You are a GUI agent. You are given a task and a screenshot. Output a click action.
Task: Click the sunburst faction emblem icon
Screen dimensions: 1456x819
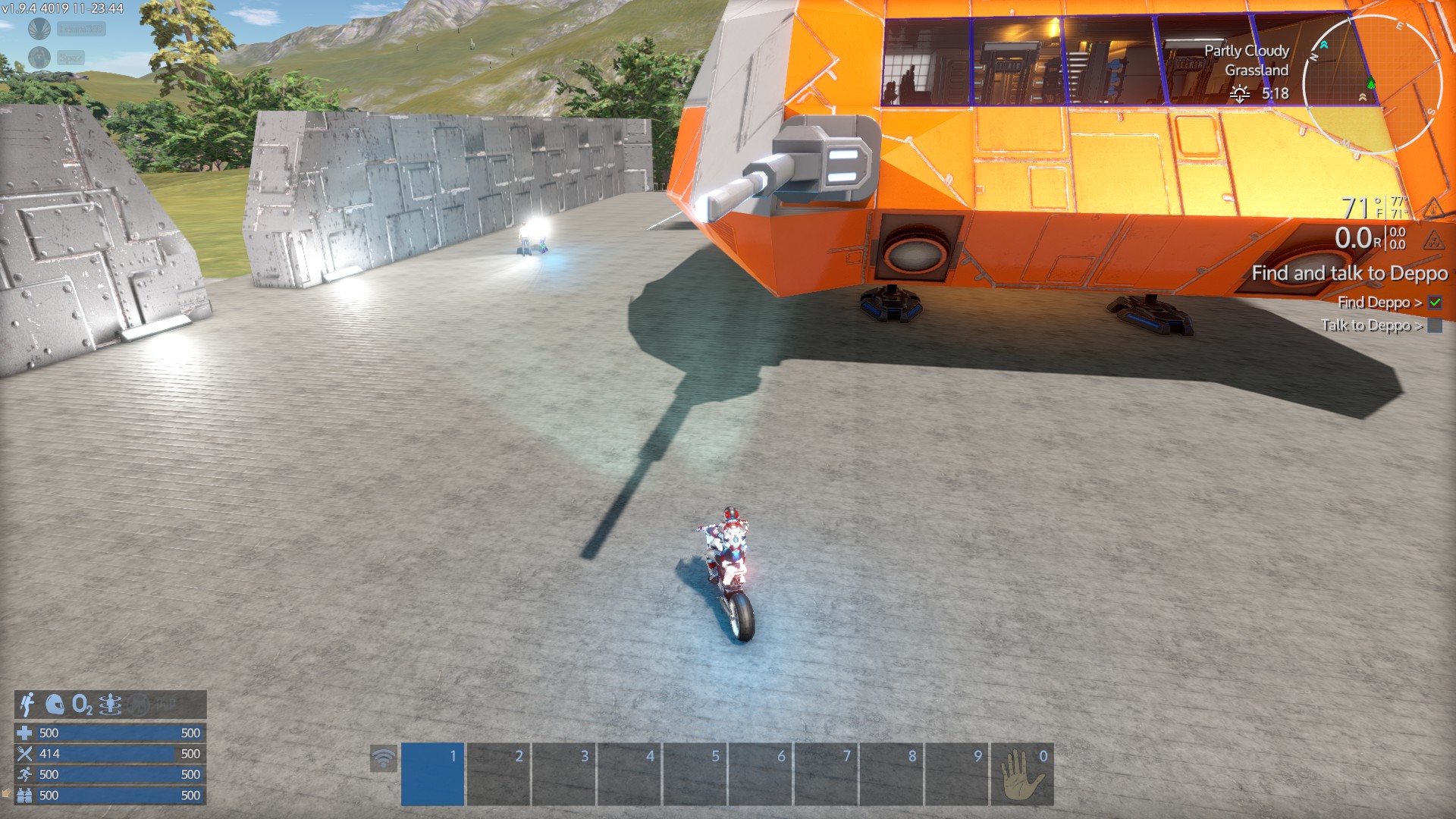(x=39, y=29)
